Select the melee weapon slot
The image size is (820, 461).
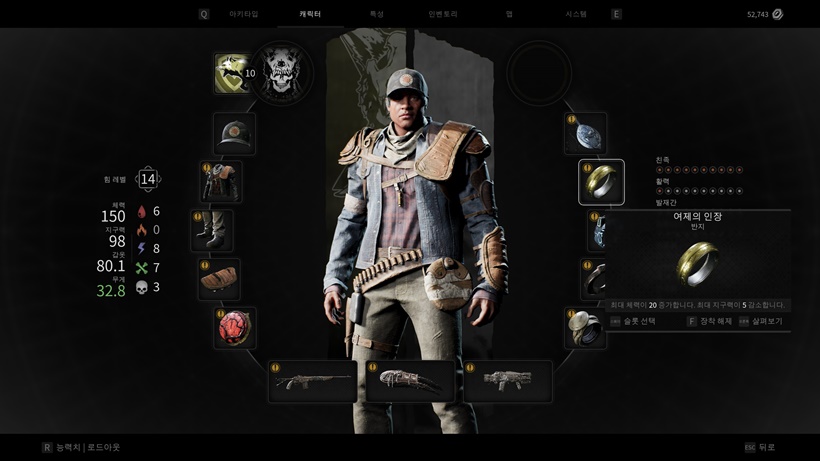(410, 381)
